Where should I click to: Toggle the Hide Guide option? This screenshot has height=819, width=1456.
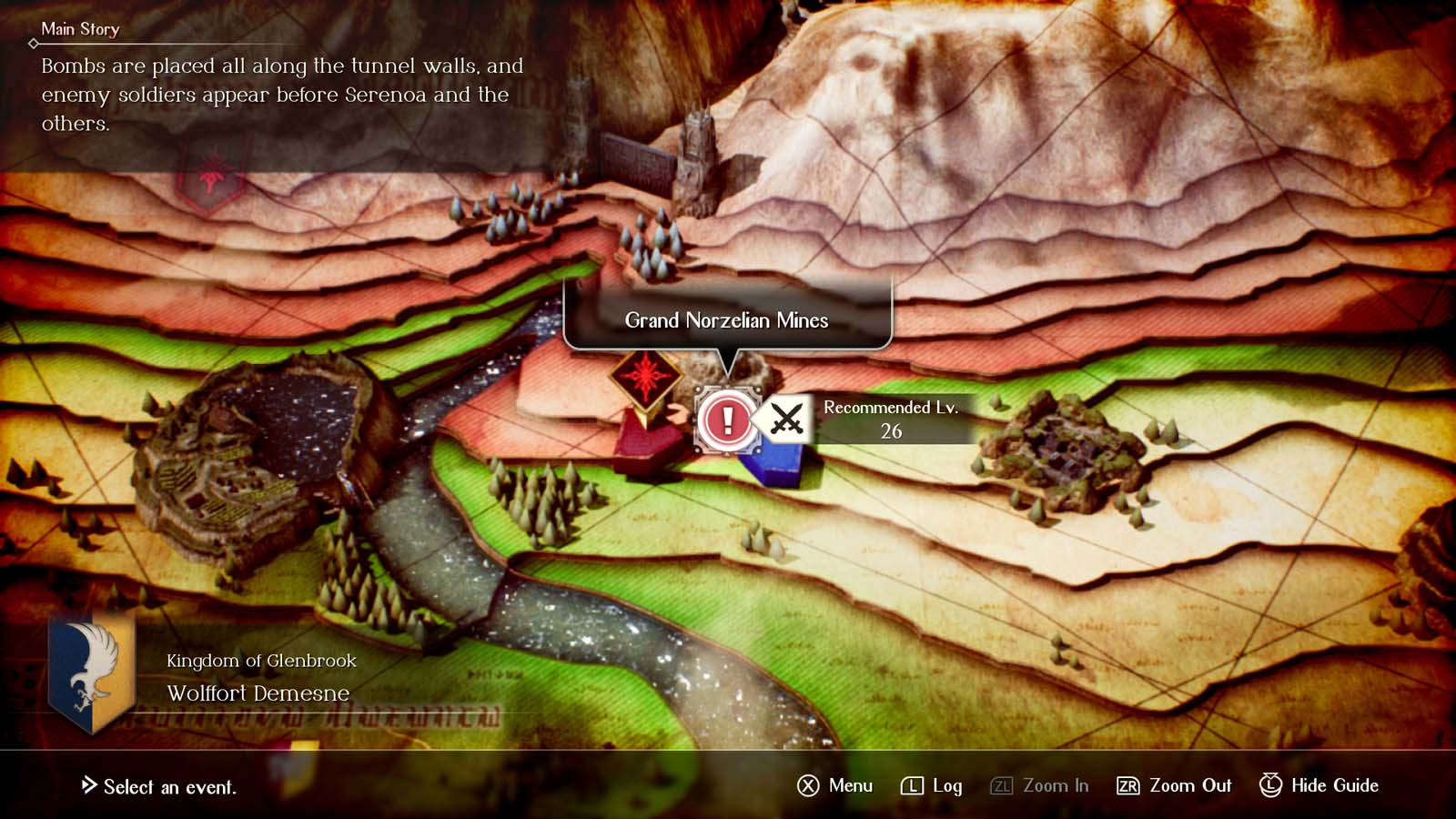coord(1317,785)
